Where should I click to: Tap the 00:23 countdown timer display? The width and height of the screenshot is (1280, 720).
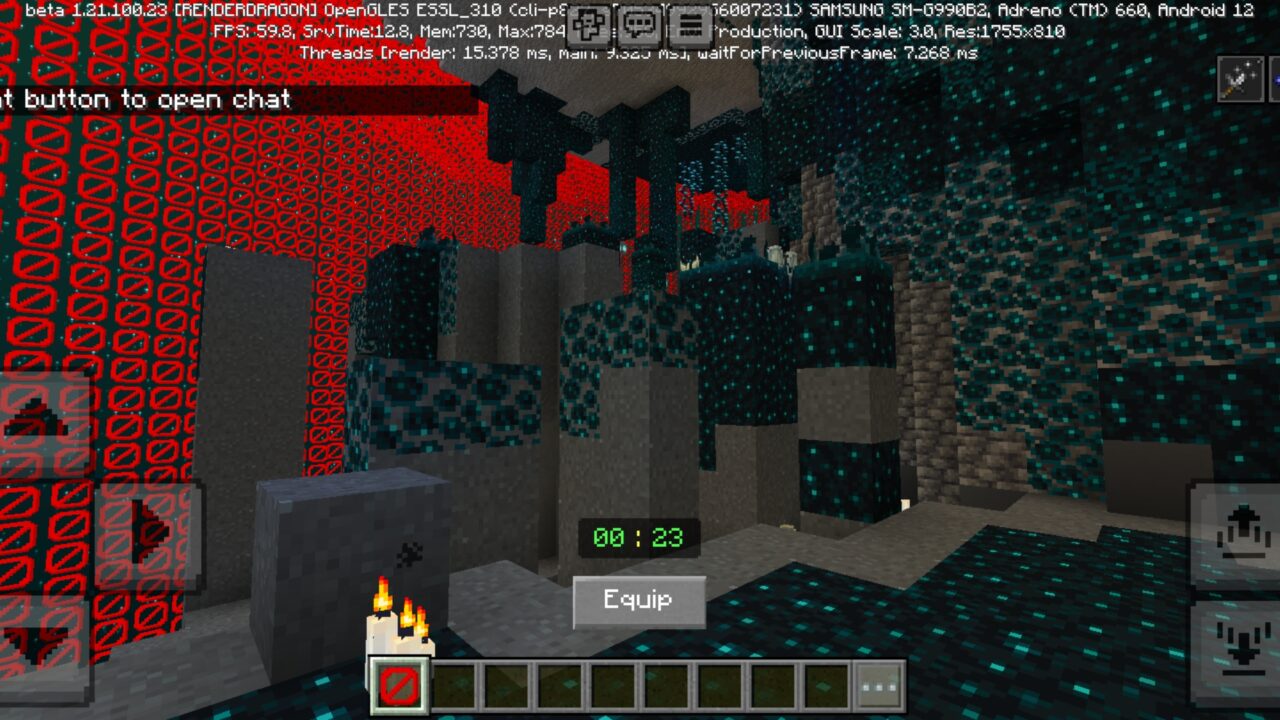click(637, 538)
